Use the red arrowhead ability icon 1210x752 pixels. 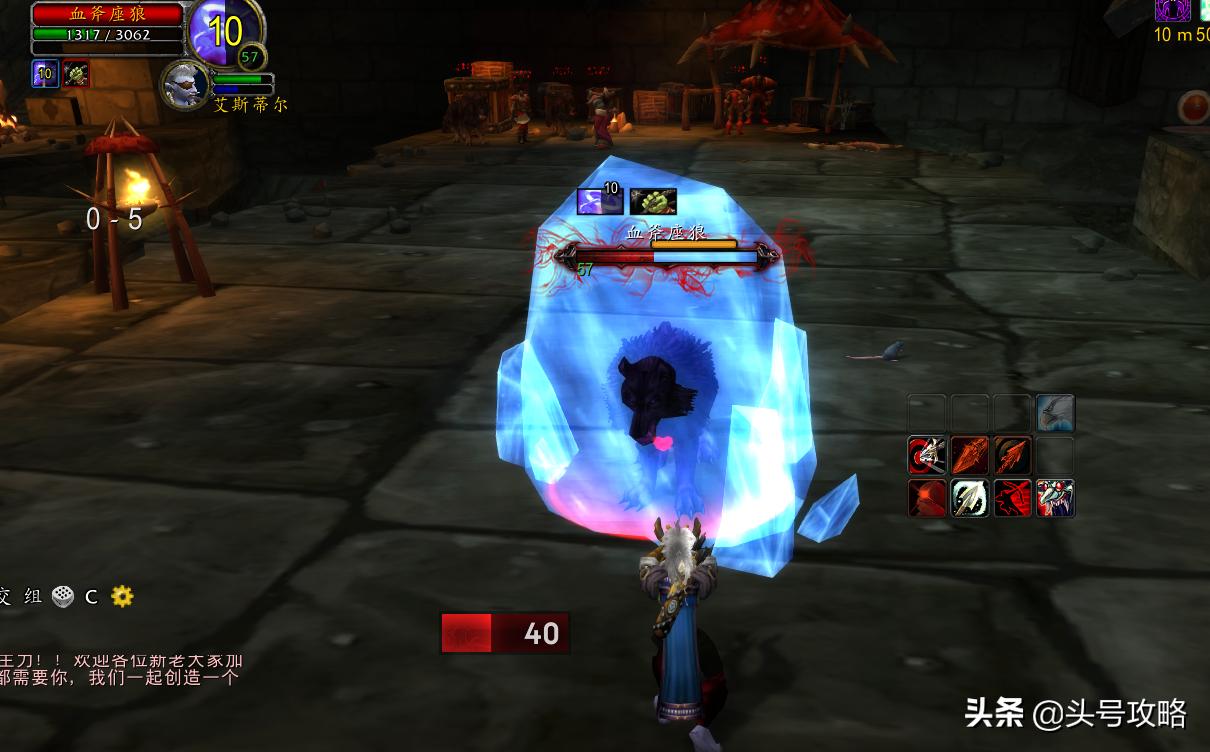coord(969,456)
